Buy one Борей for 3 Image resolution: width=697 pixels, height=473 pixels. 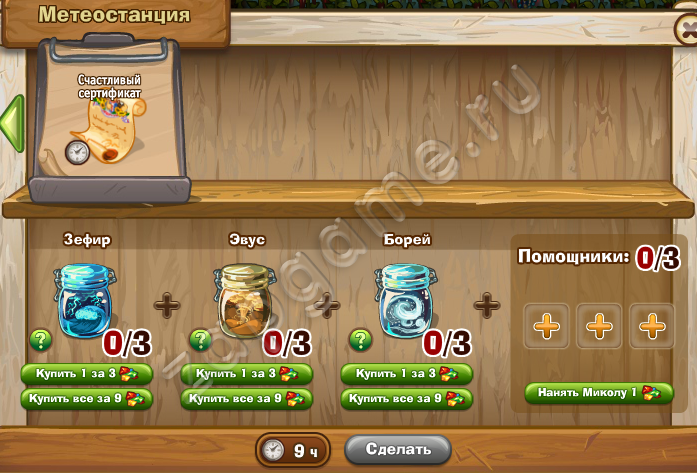tap(406, 374)
